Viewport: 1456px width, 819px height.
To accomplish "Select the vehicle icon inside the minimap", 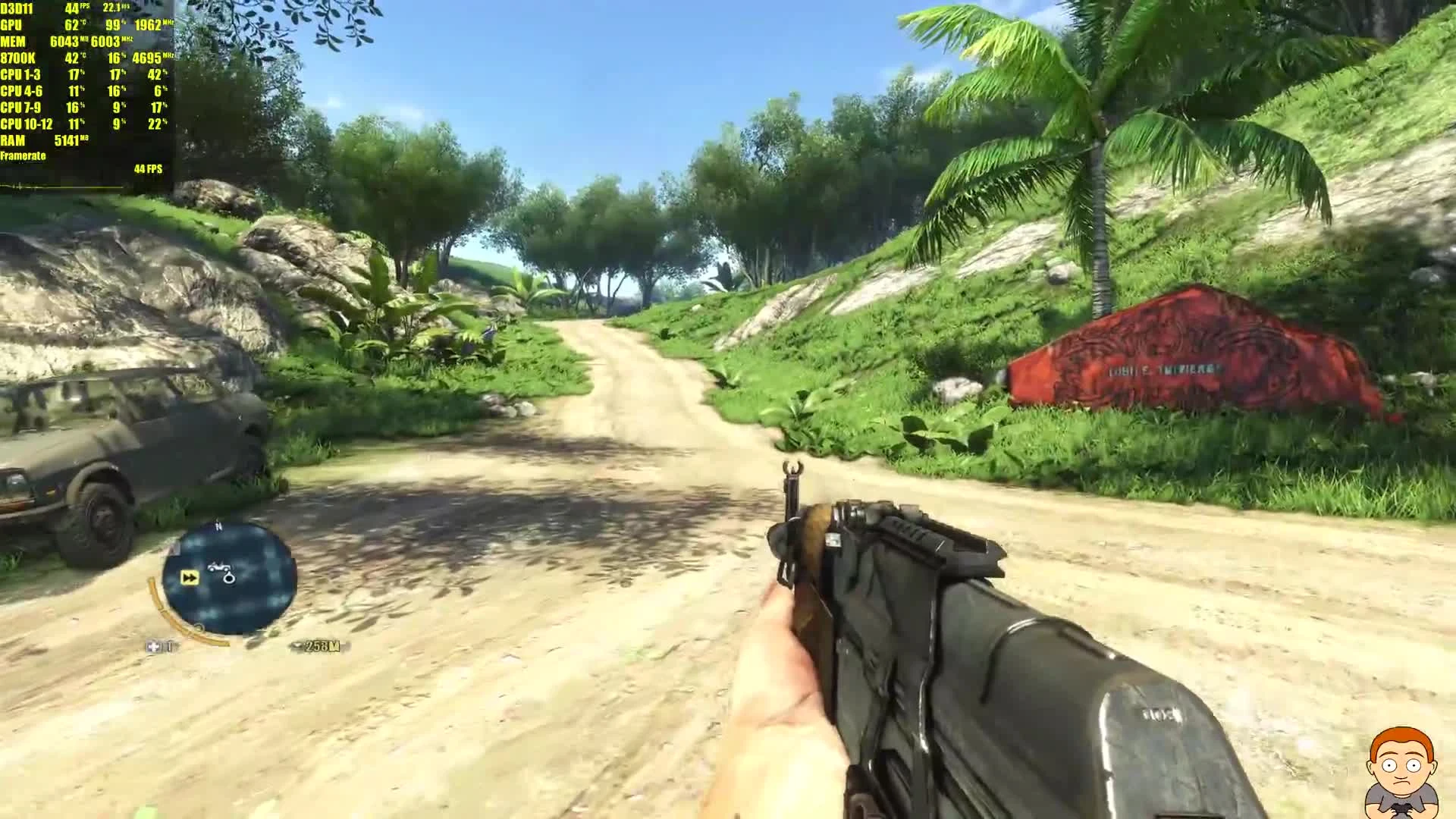I will pos(218,566).
